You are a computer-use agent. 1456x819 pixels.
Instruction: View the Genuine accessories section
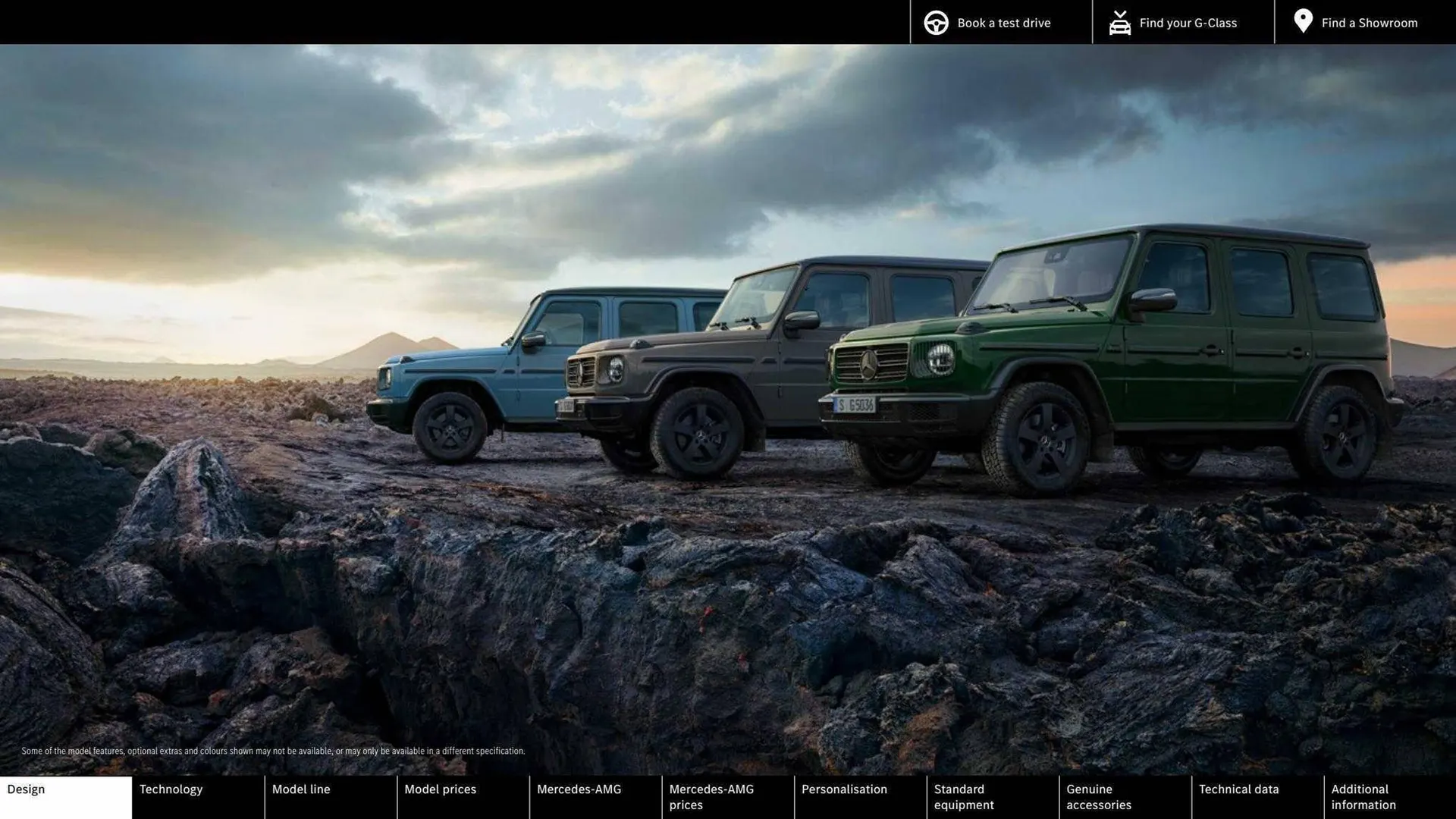pos(1124,796)
